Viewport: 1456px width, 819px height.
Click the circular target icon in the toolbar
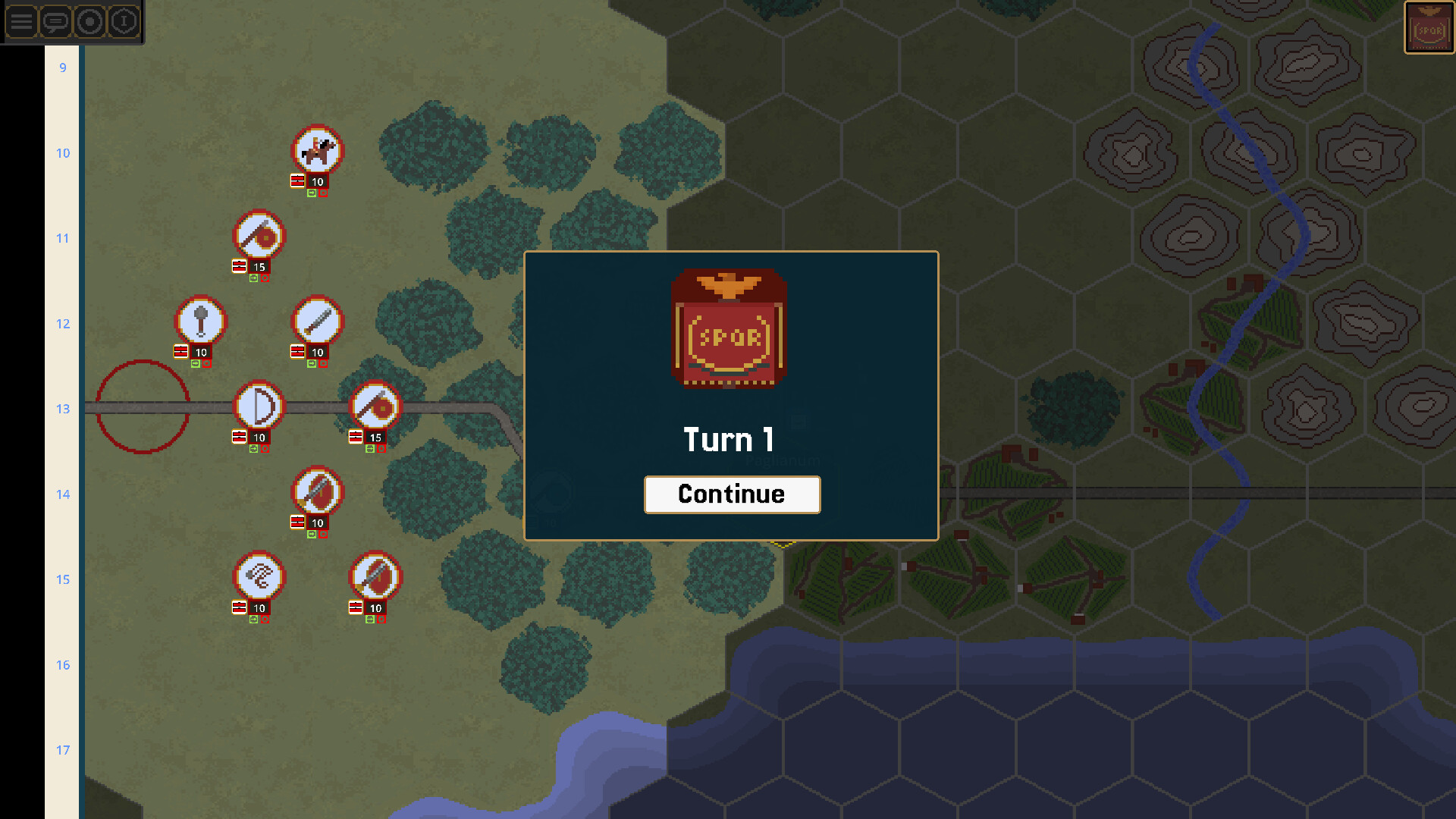tap(90, 22)
